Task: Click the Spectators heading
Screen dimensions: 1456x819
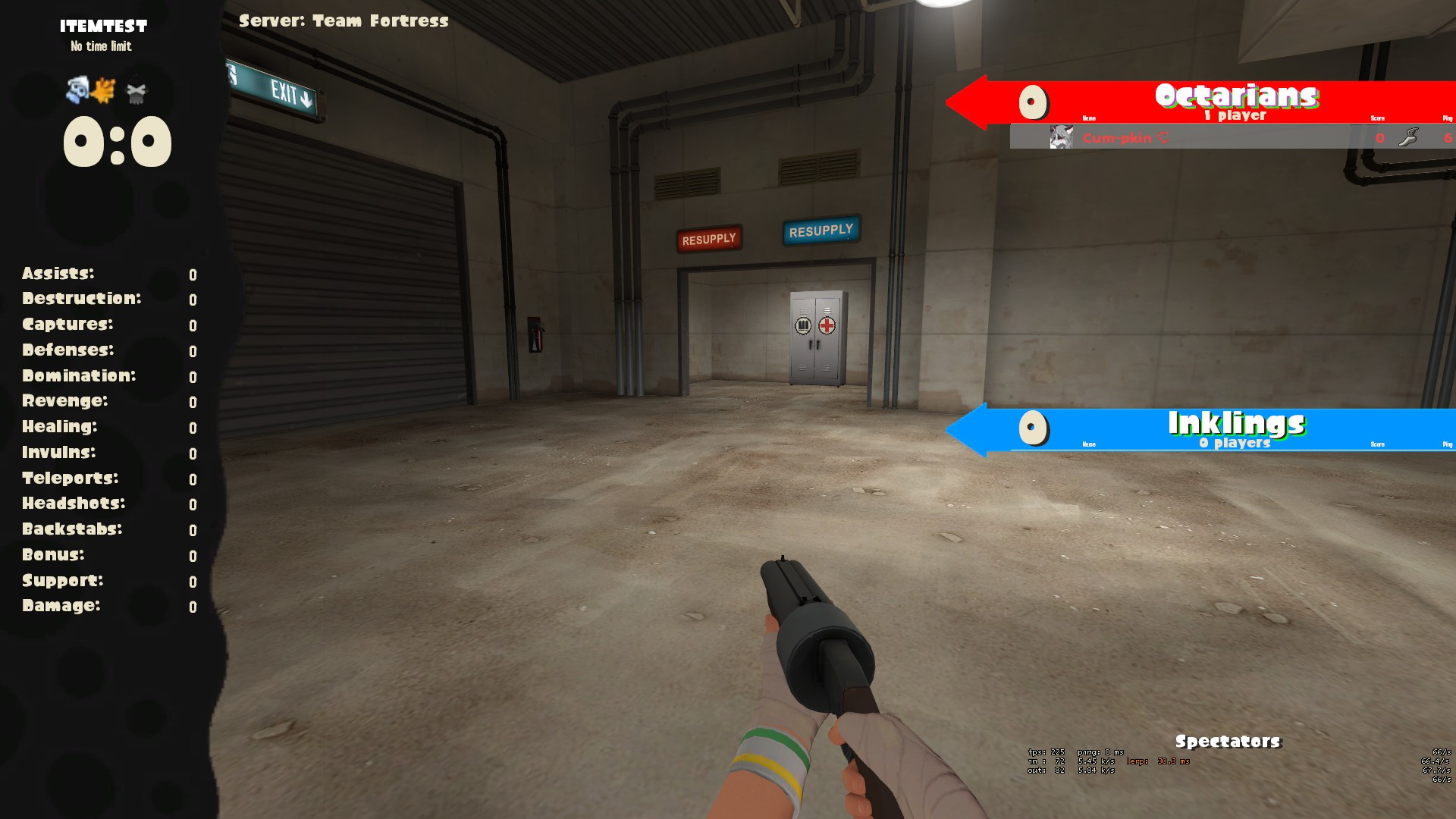Action: (x=1228, y=740)
